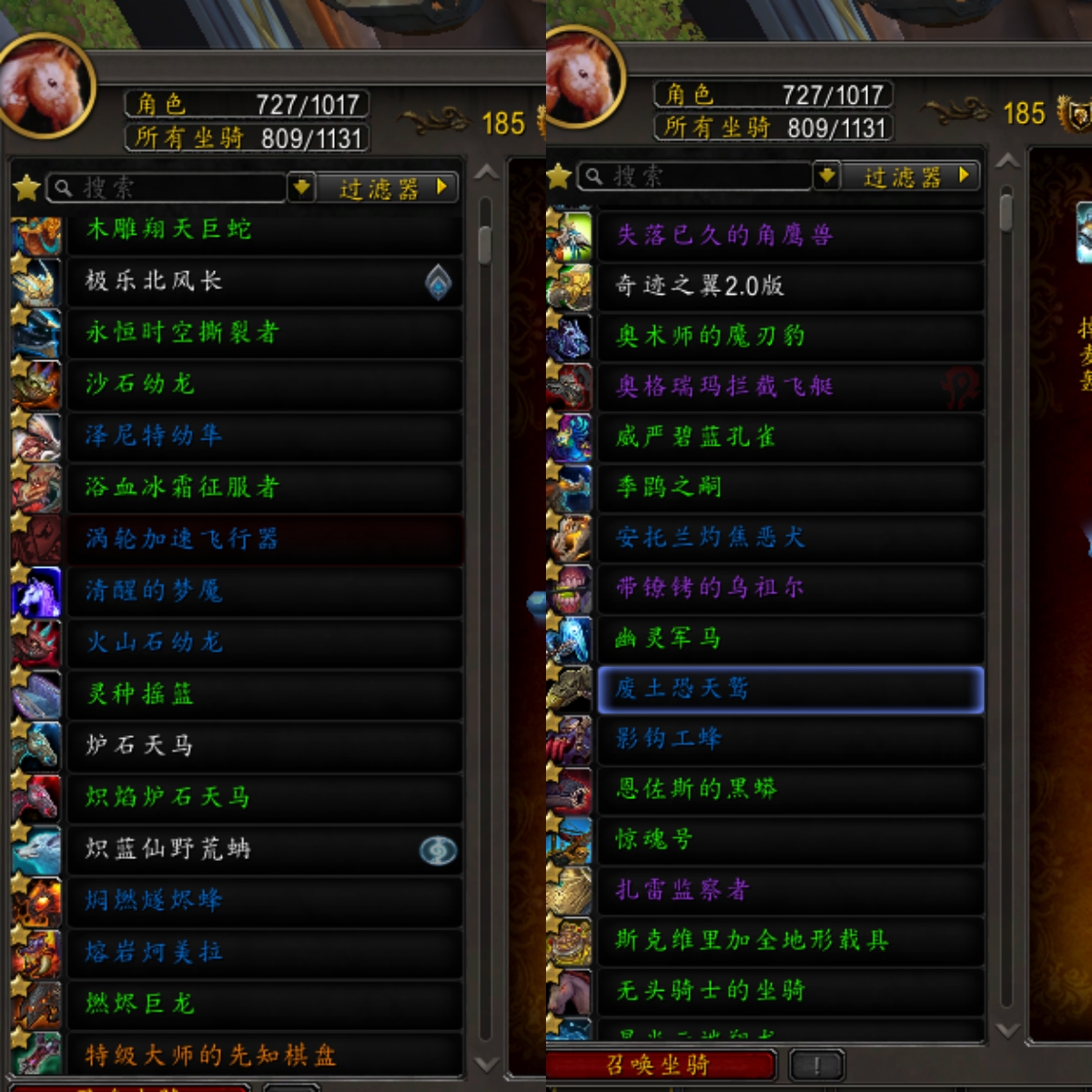Select the 幽灵军马 mount entry
Viewport: 1092px width, 1092px height.
pyautogui.click(x=790, y=639)
